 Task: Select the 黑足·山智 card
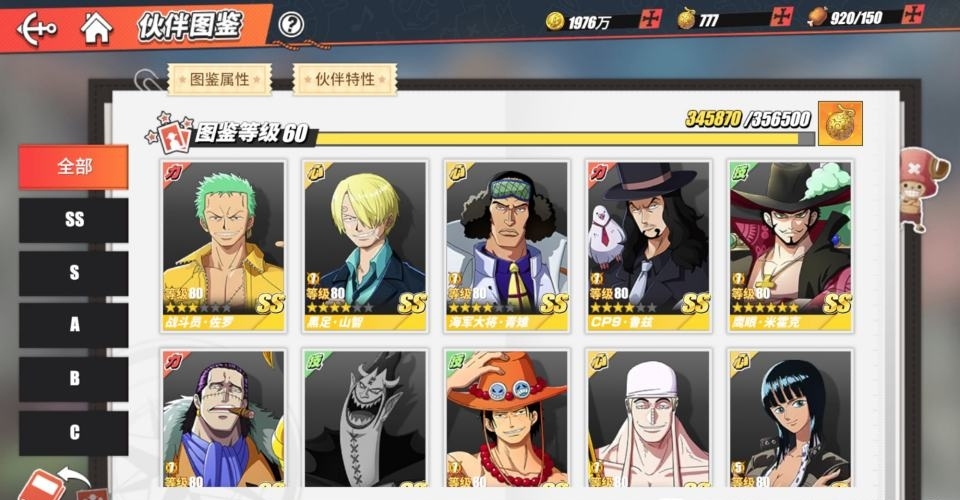point(365,246)
